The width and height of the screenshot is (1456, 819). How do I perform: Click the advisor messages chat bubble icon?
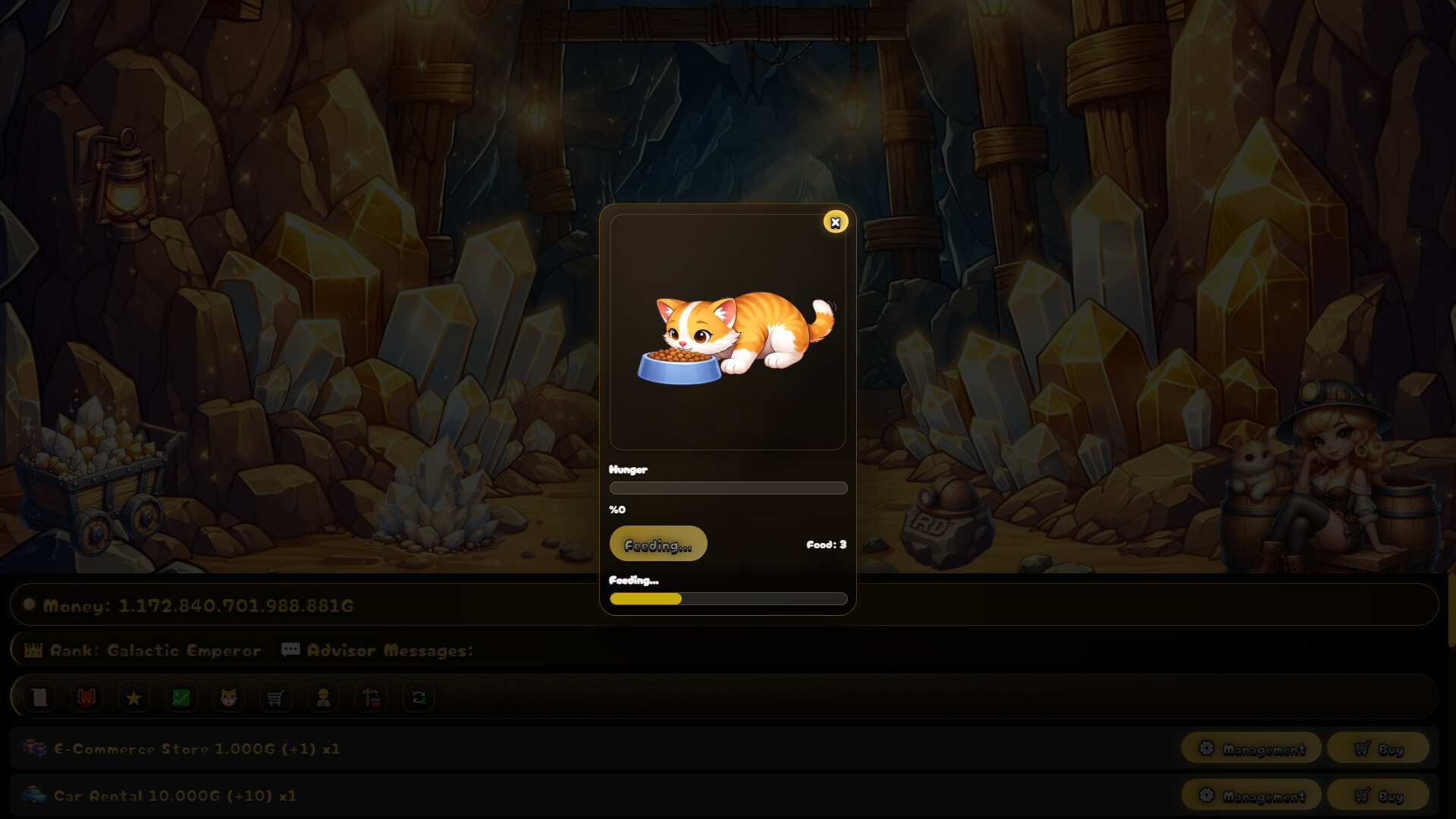tap(290, 650)
